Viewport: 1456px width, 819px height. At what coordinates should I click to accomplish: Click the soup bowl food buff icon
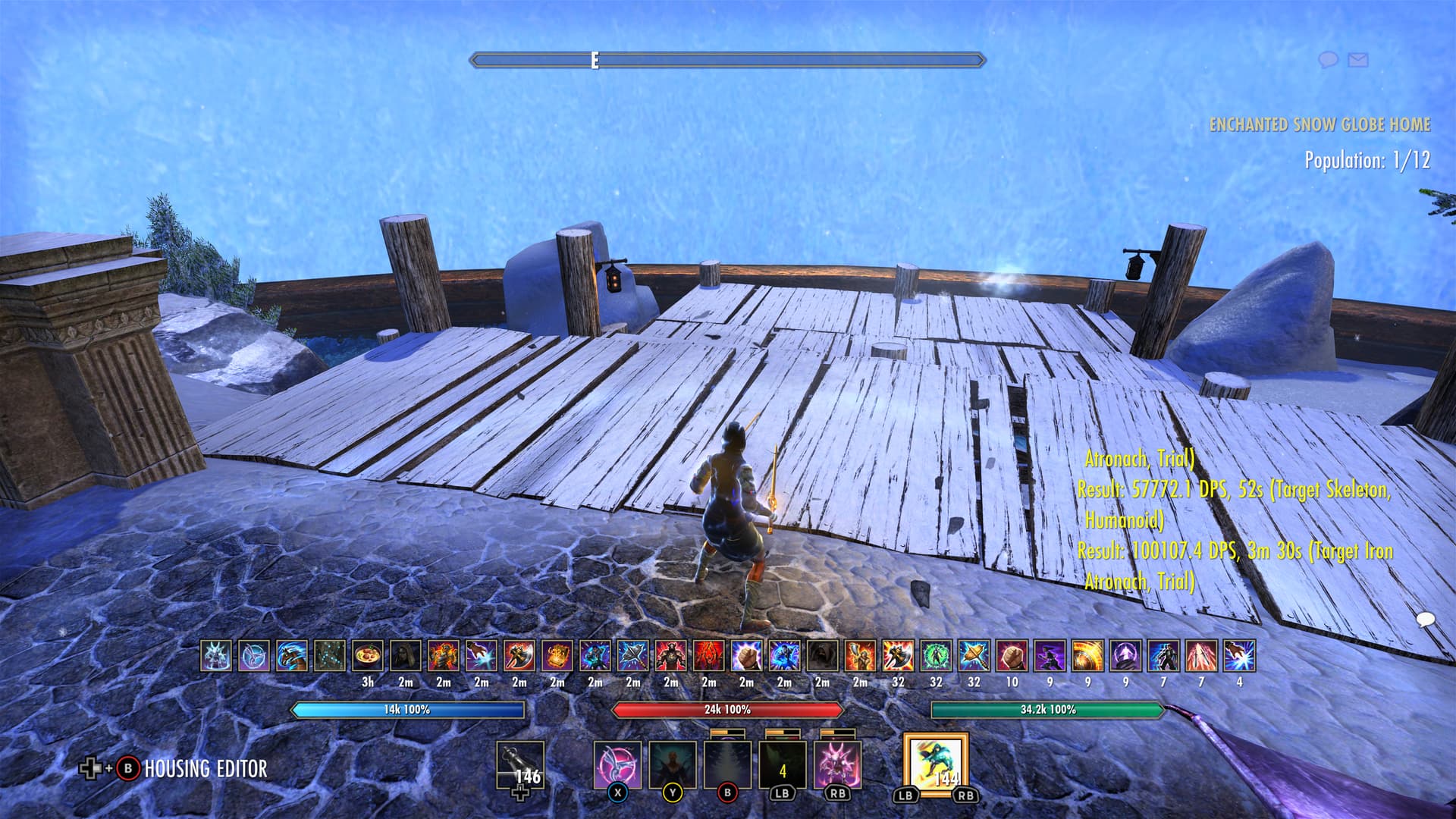click(x=368, y=656)
